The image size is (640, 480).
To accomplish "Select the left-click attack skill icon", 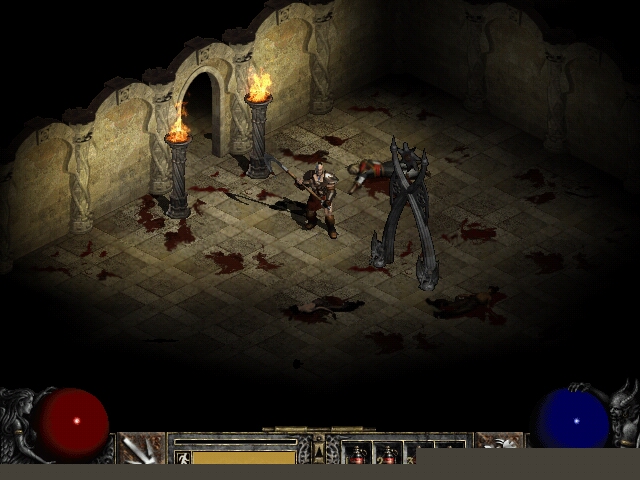I will pos(141,448).
